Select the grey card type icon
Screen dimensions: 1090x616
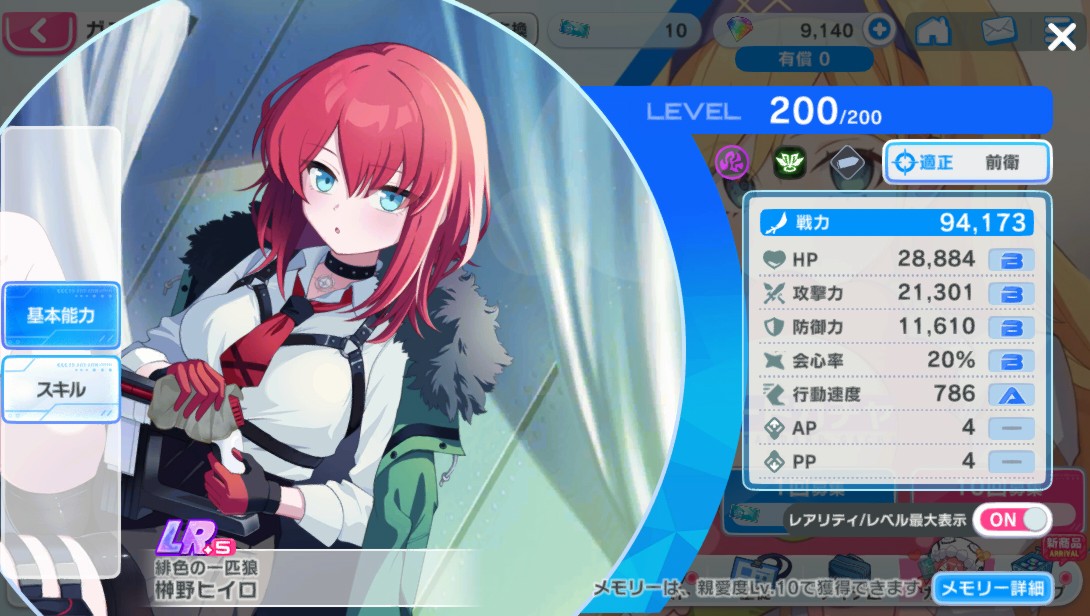pyautogui.click(x=846, y=161)
